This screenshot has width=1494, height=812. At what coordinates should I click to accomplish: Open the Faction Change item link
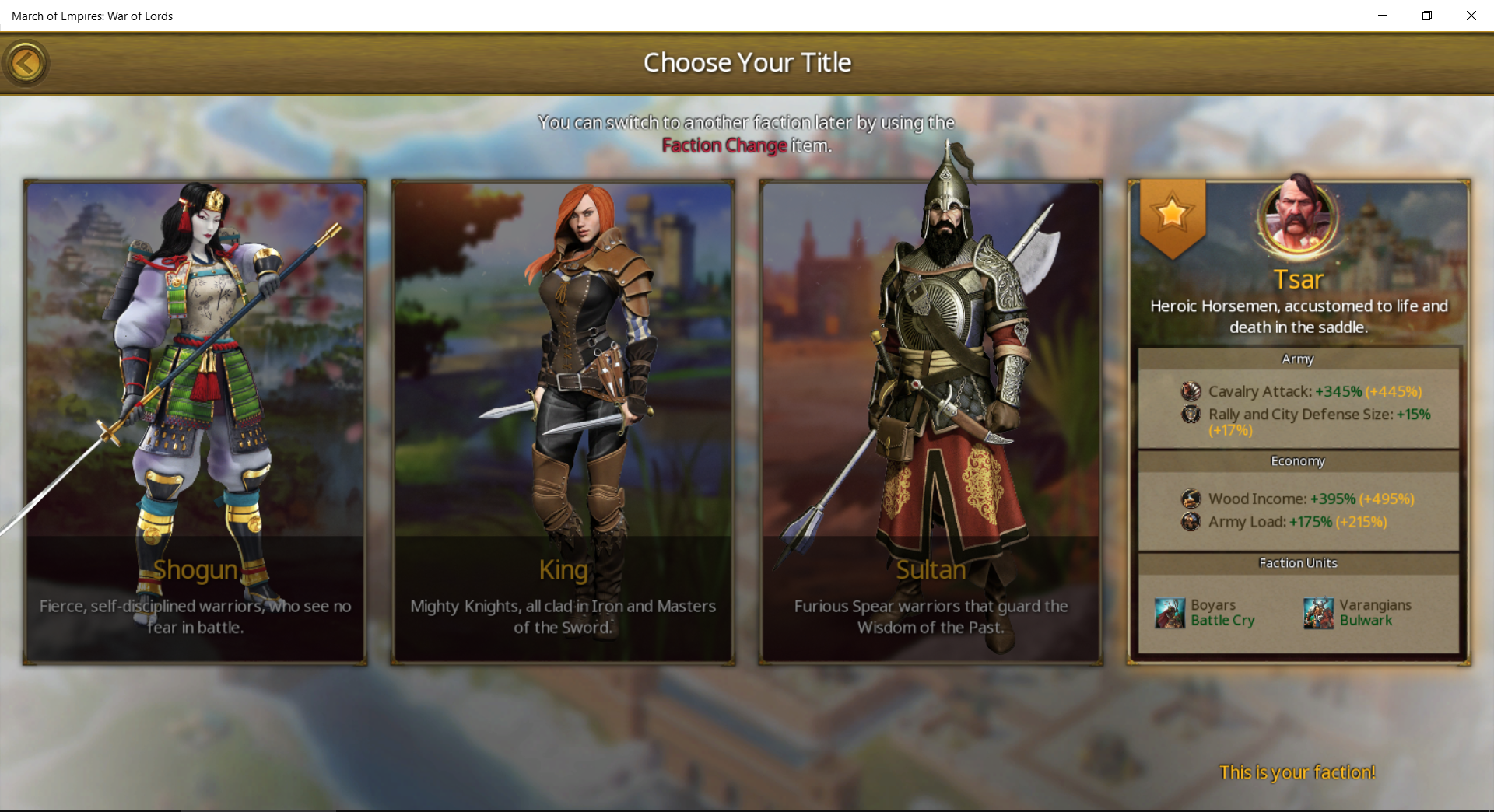(724, 145)
